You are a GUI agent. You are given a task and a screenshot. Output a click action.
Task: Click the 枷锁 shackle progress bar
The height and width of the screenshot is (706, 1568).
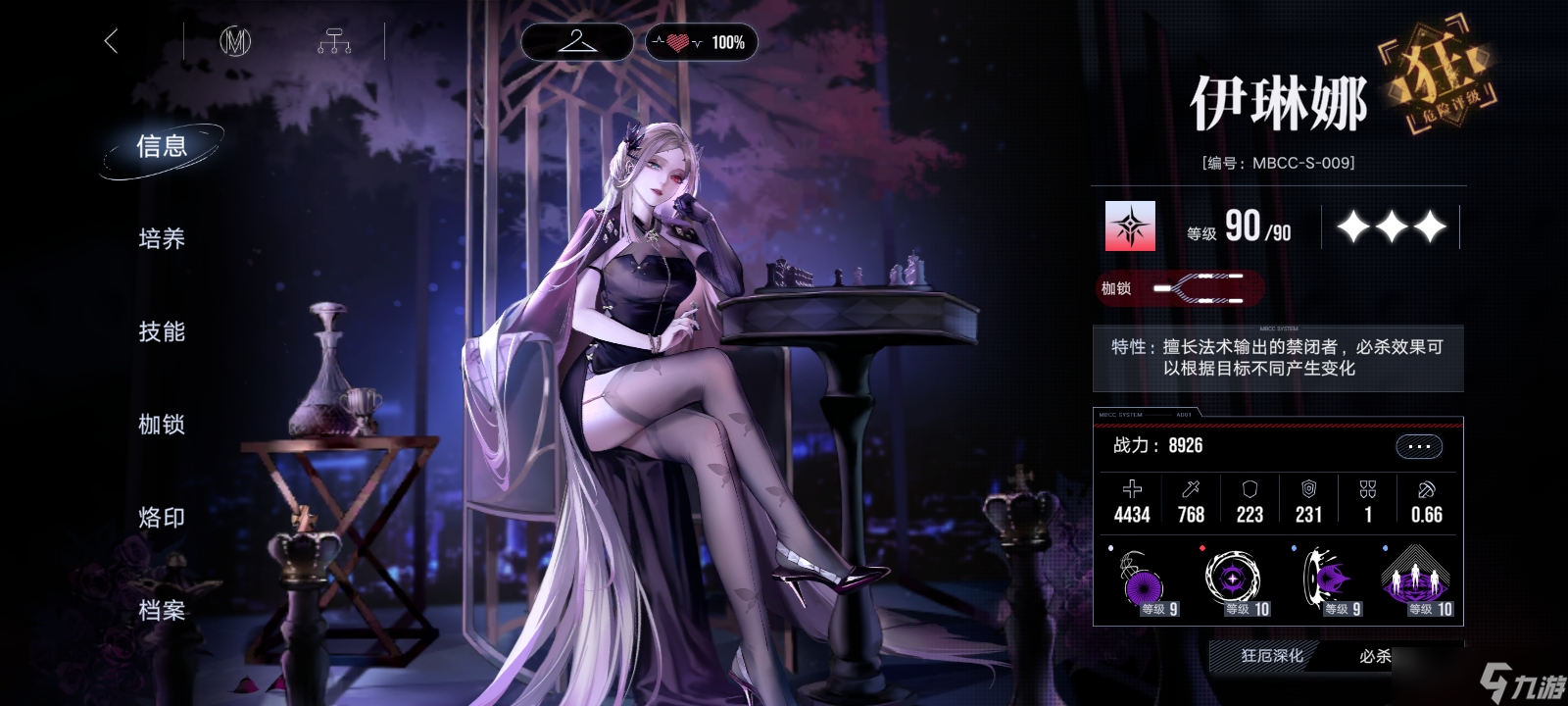[1198, 288]
